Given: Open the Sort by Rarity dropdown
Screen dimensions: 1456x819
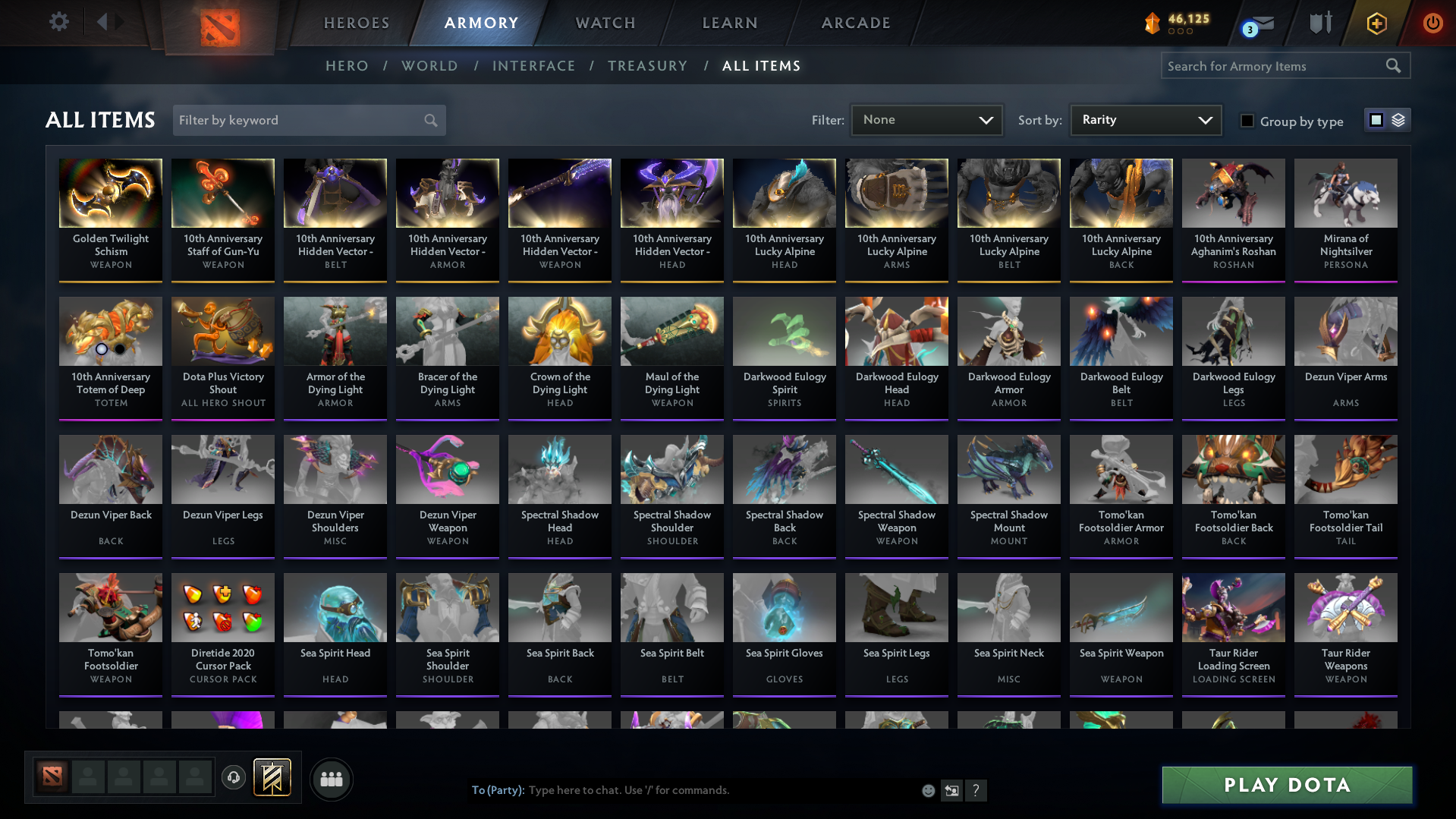Looking at the screenshot, I should click(x=1145, y=119).
